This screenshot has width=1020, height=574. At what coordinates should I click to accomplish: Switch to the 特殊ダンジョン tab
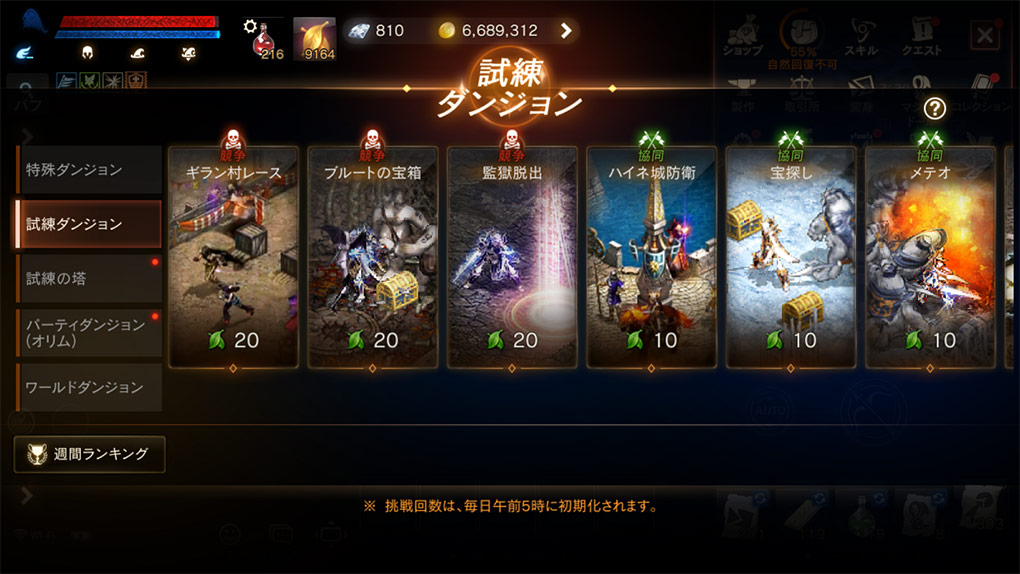88,170
